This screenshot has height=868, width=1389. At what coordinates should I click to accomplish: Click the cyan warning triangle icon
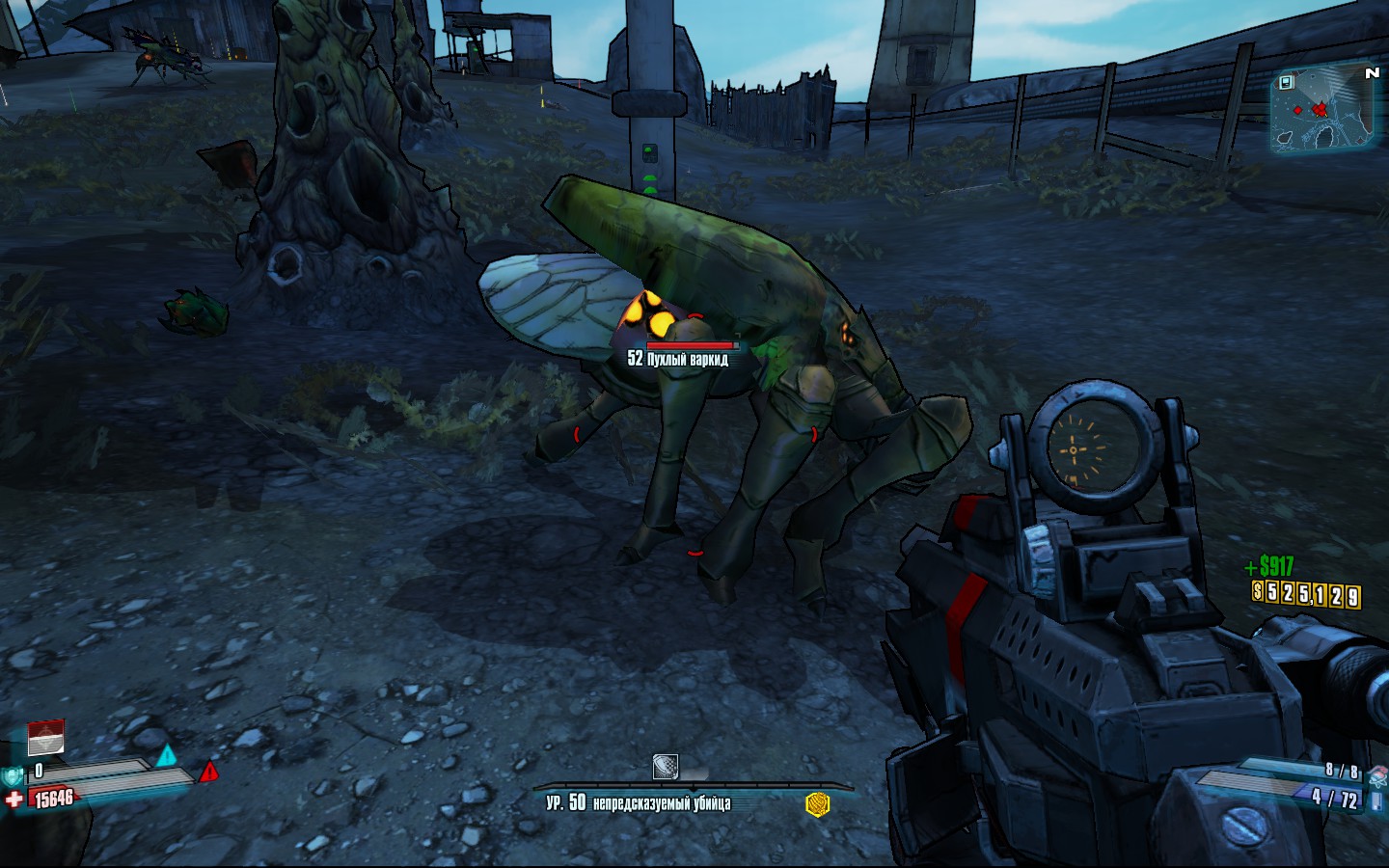[168, 755]
